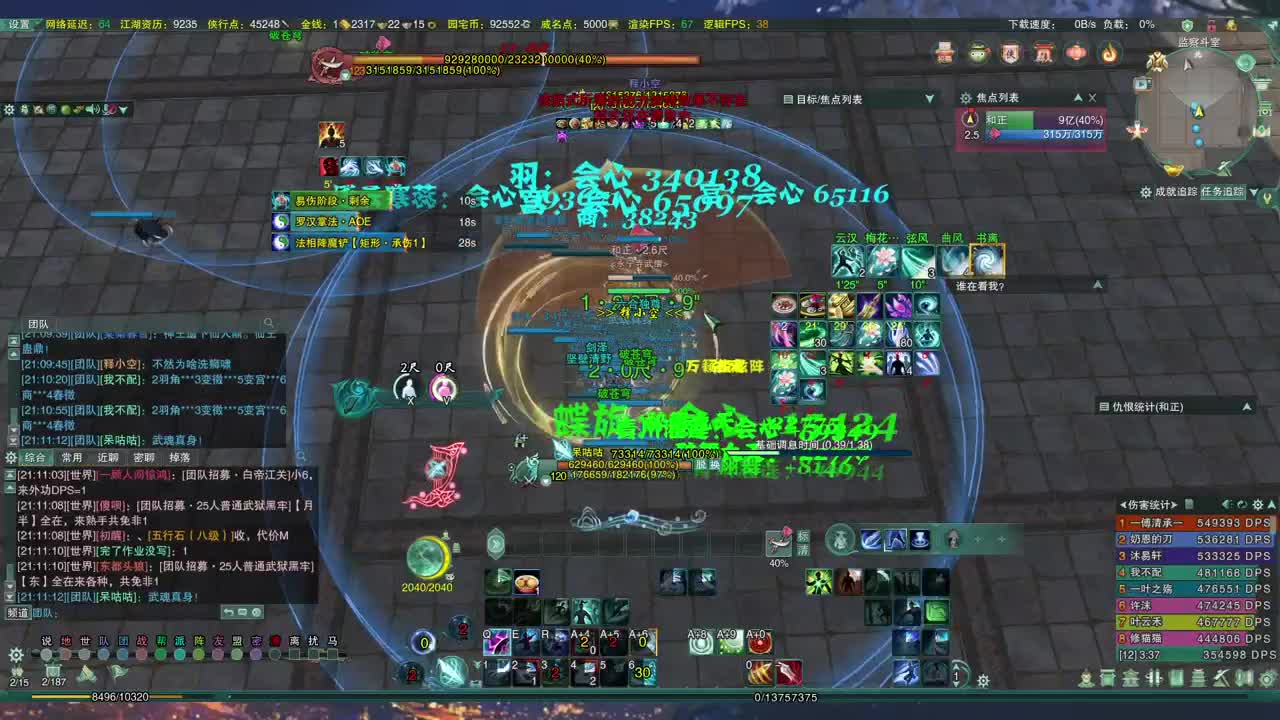Click the 弦风 portrait icon in focus list
The height and width of the screenshot is (720, 1280).
(917, 260)
